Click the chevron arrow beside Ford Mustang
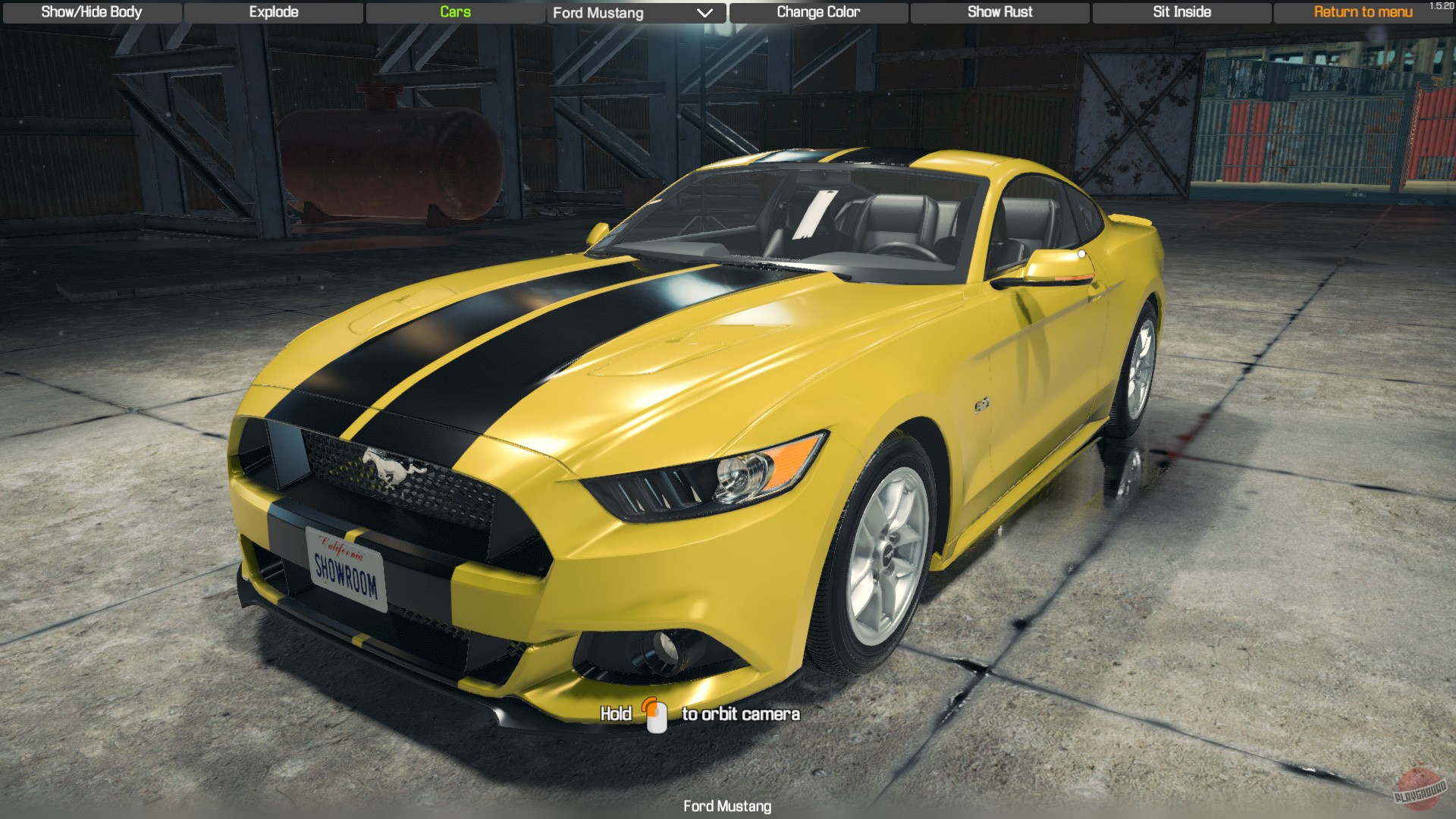This screenshot has height=819, width=1456. tap(705, 13)
